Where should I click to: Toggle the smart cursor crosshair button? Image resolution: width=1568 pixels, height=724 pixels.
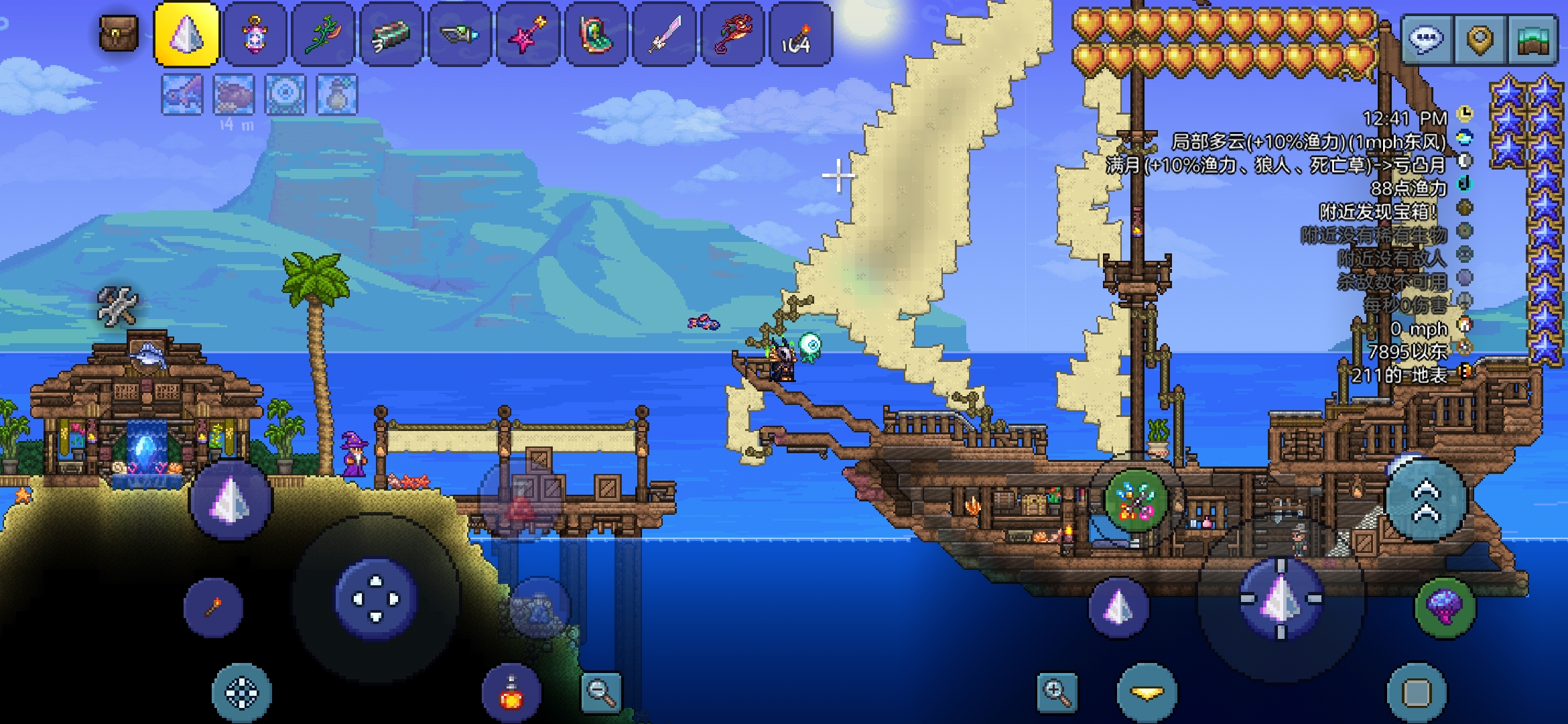[x=241, y=693]
